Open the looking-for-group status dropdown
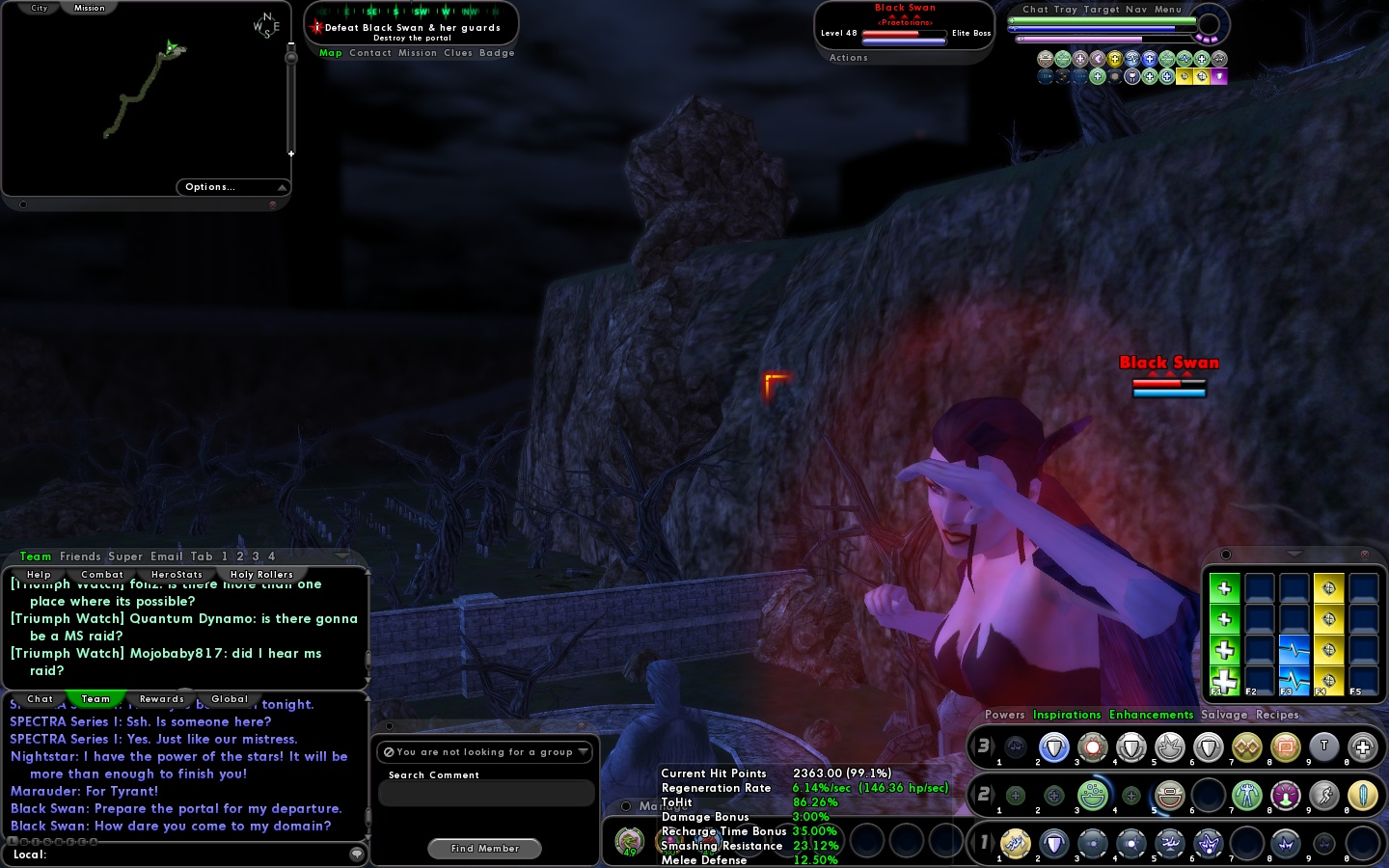 tap(486, 752)
